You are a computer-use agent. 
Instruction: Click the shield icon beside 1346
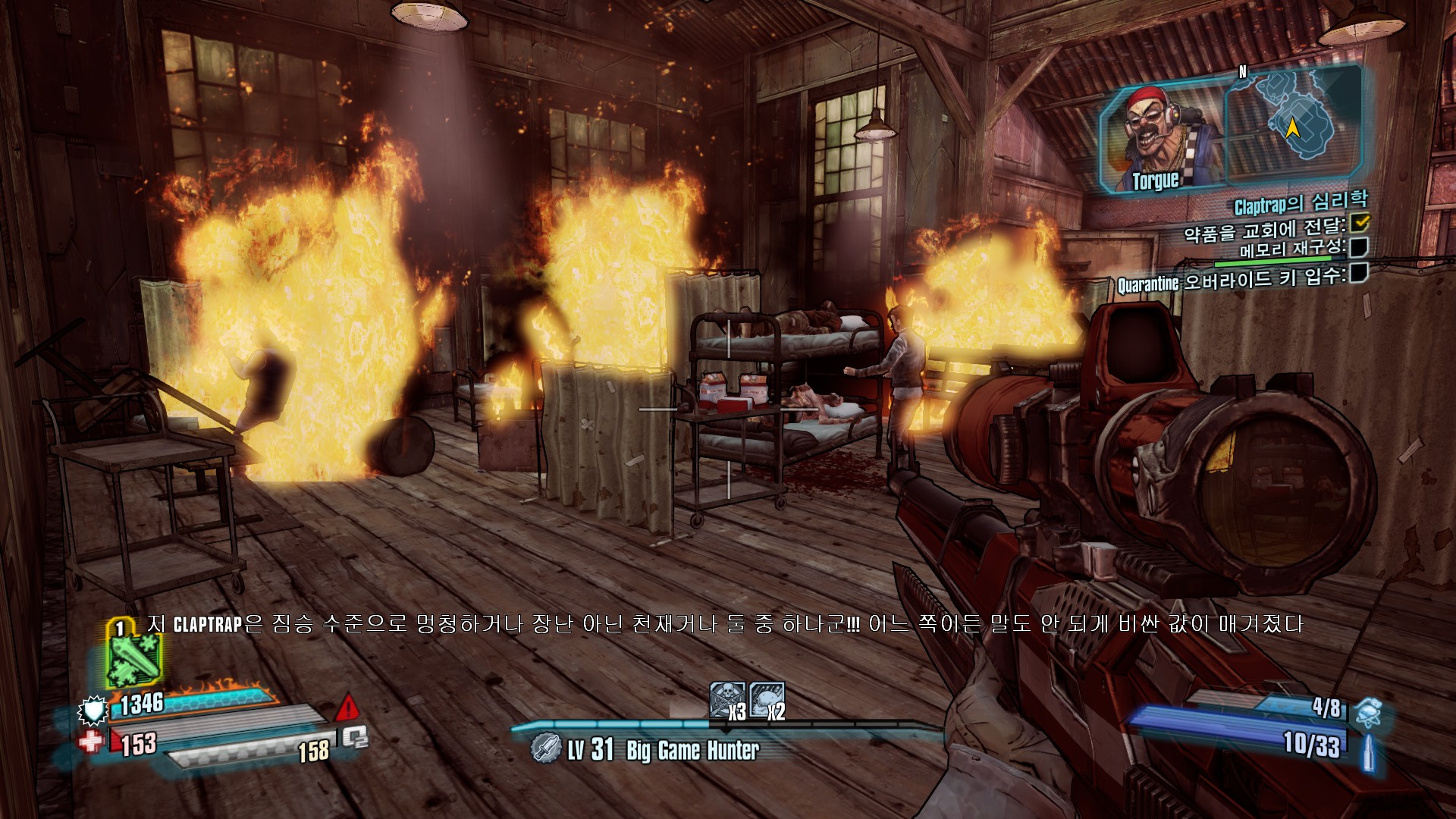93,710
